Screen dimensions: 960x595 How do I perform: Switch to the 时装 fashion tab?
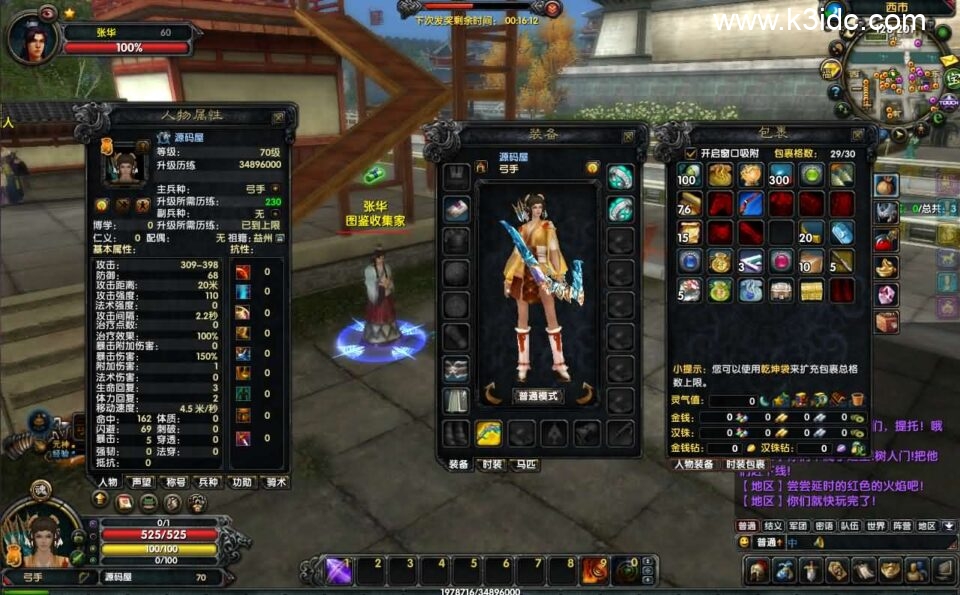[x=490, y=465]
